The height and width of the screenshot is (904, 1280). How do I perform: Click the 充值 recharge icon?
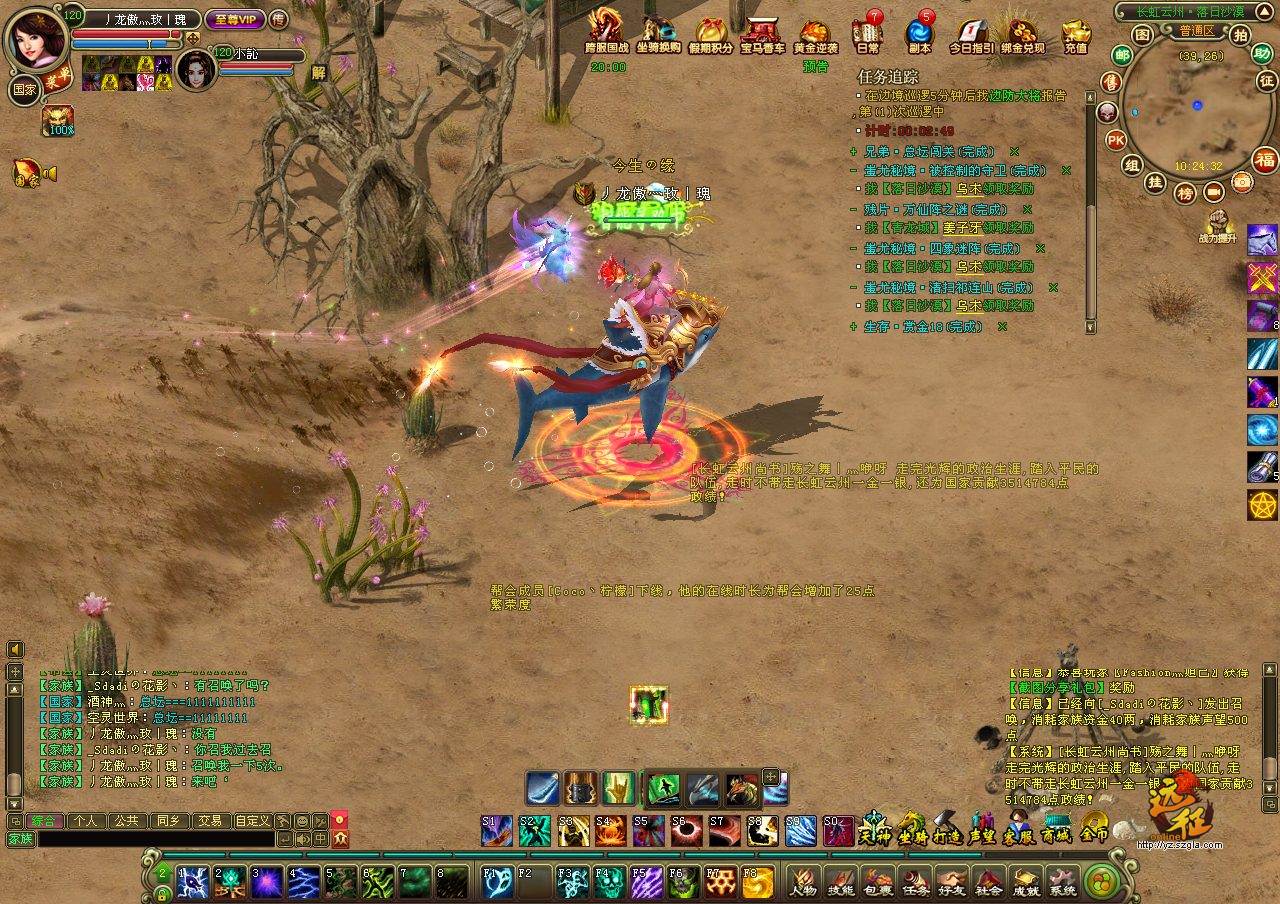pos(1076,33)
